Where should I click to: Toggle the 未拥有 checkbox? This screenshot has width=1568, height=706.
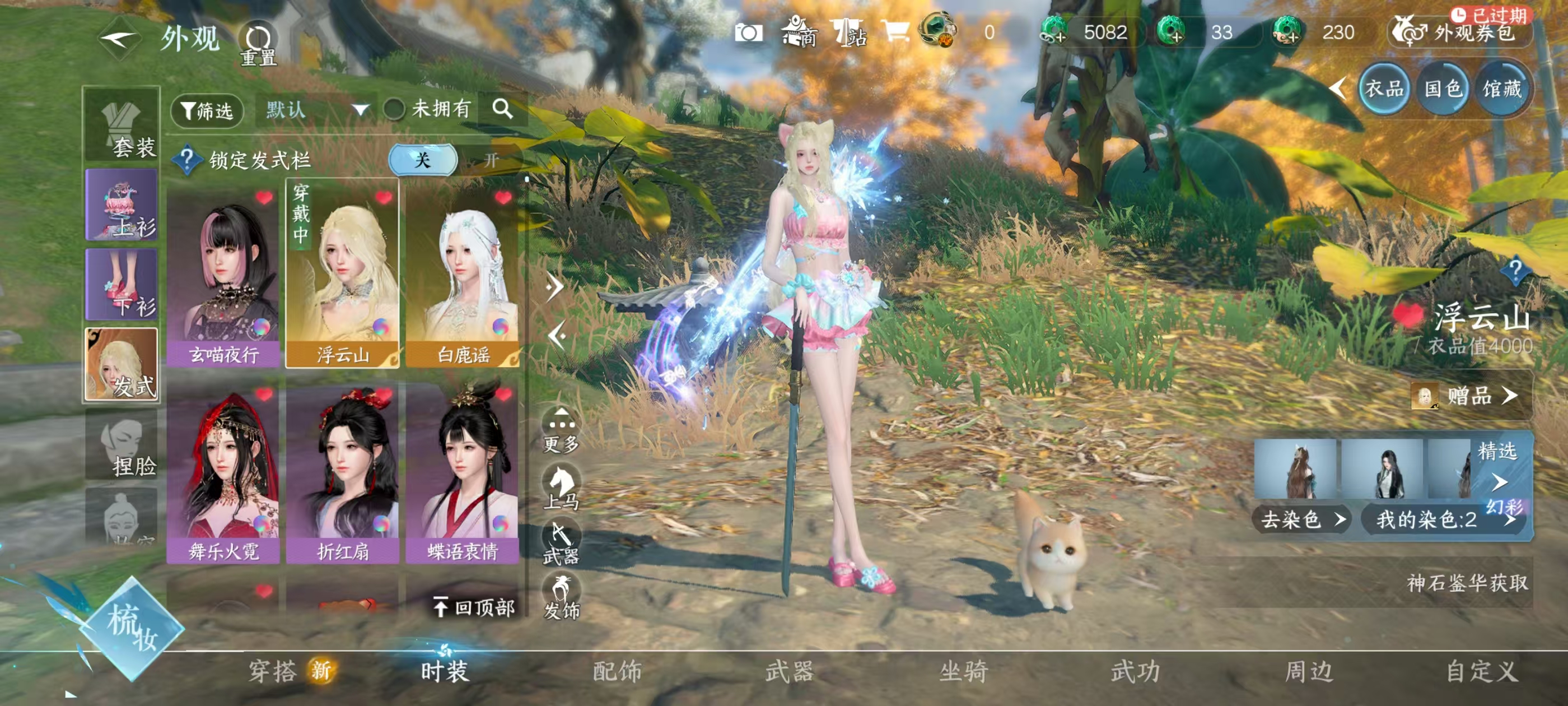point(394,110)
